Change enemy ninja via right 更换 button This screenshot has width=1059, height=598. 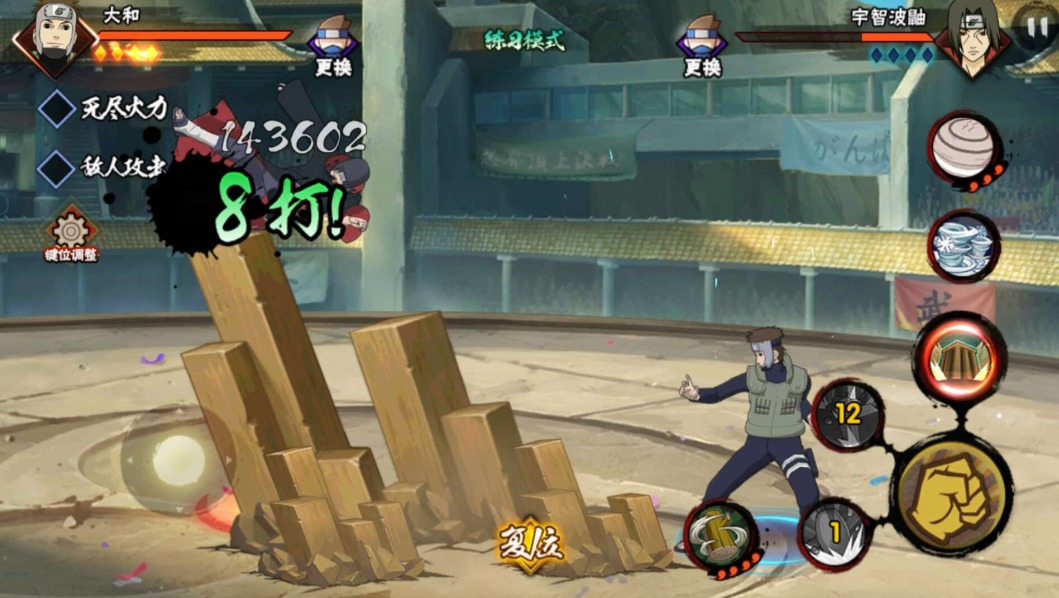click(702, 48)
